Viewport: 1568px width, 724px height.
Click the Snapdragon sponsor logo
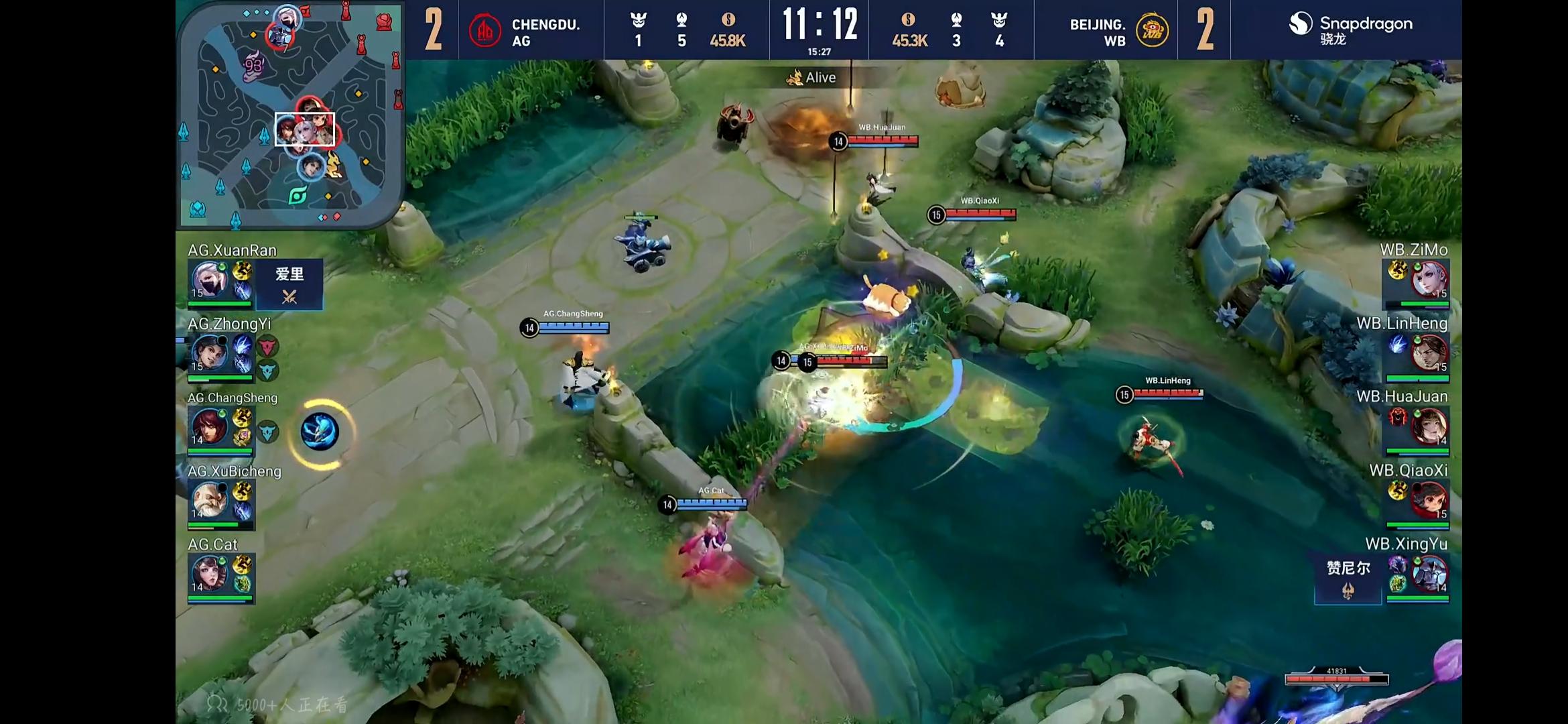(1350, 28)
